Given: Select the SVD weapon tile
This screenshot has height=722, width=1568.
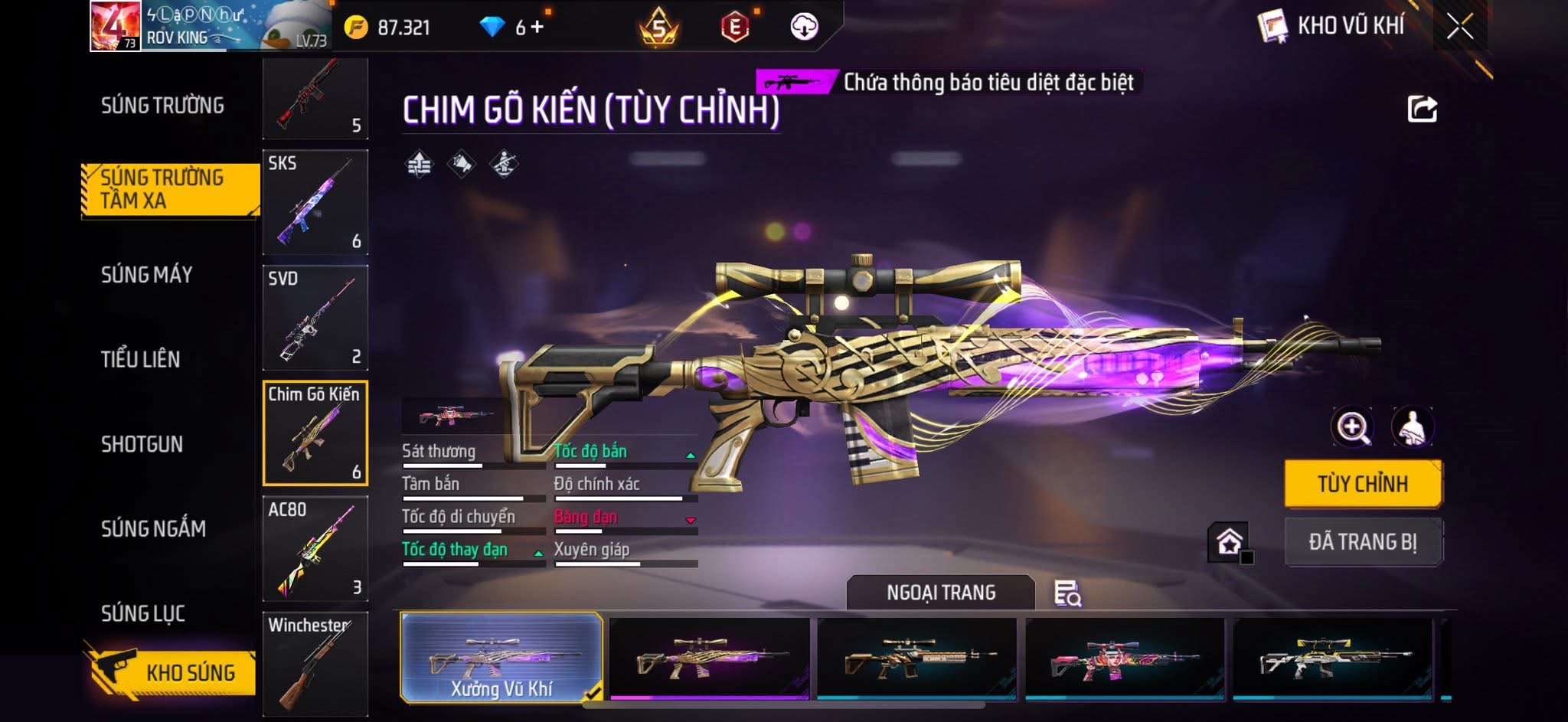Looking at the screenshot, I should pyautogui.click(x=315, y=318).
